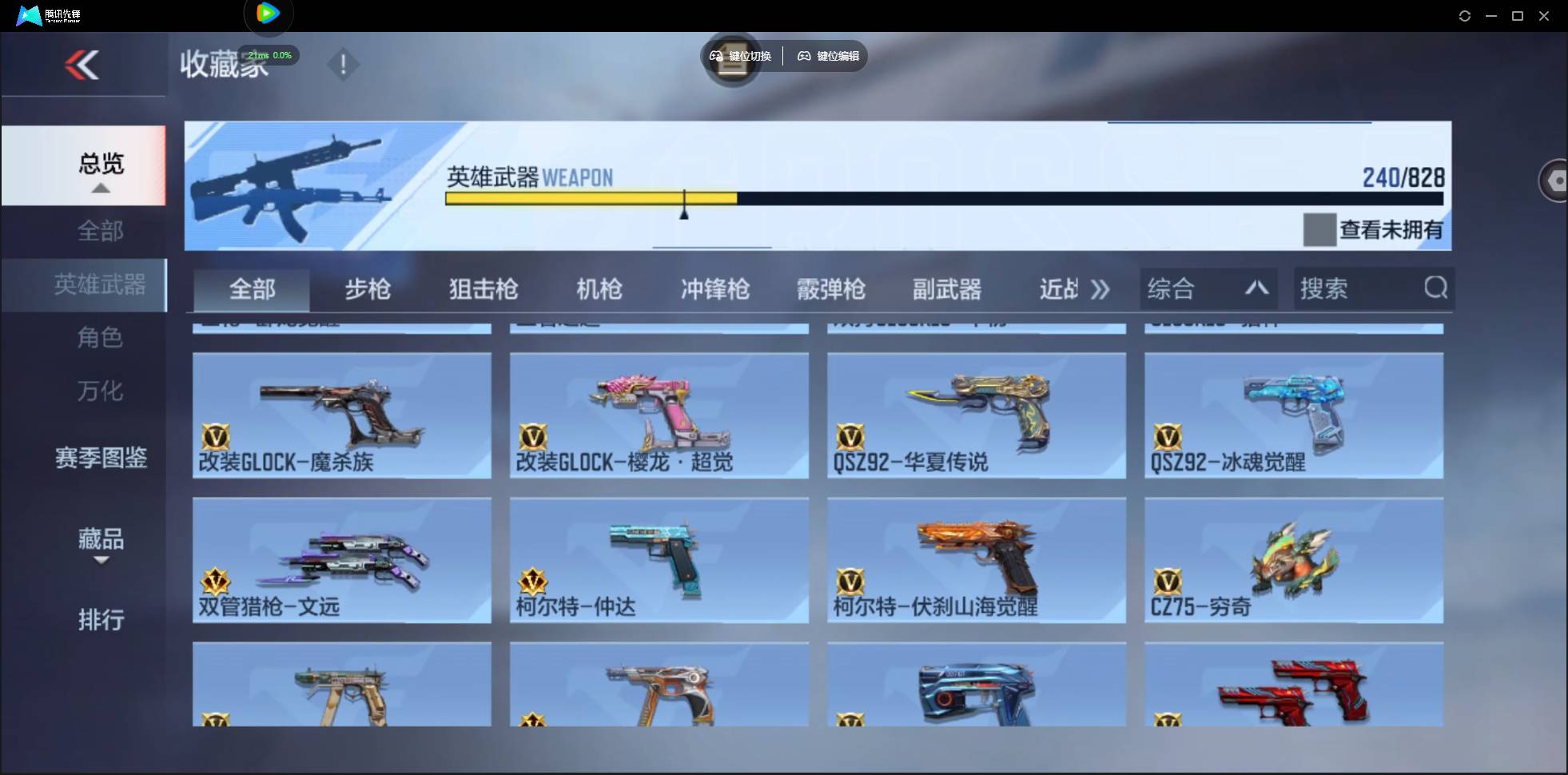Screen dimensions: 1568x775
Task: Open the 键位编辑 gamepad icon
Action: [804, 56]
